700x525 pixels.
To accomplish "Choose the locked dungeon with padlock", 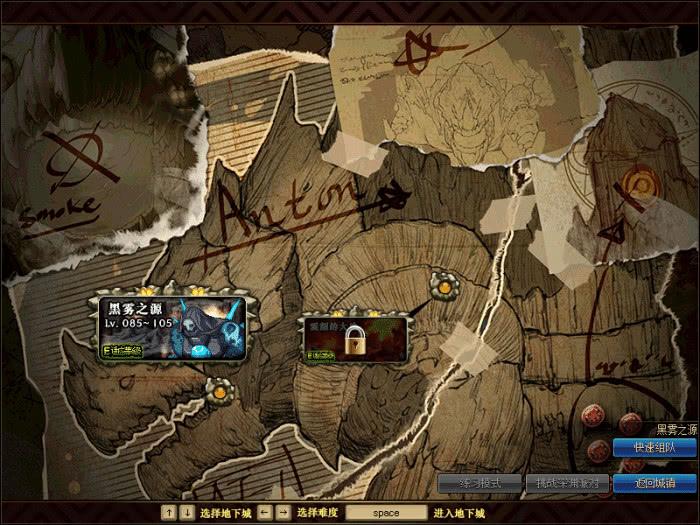I will (x=355, y=338).
